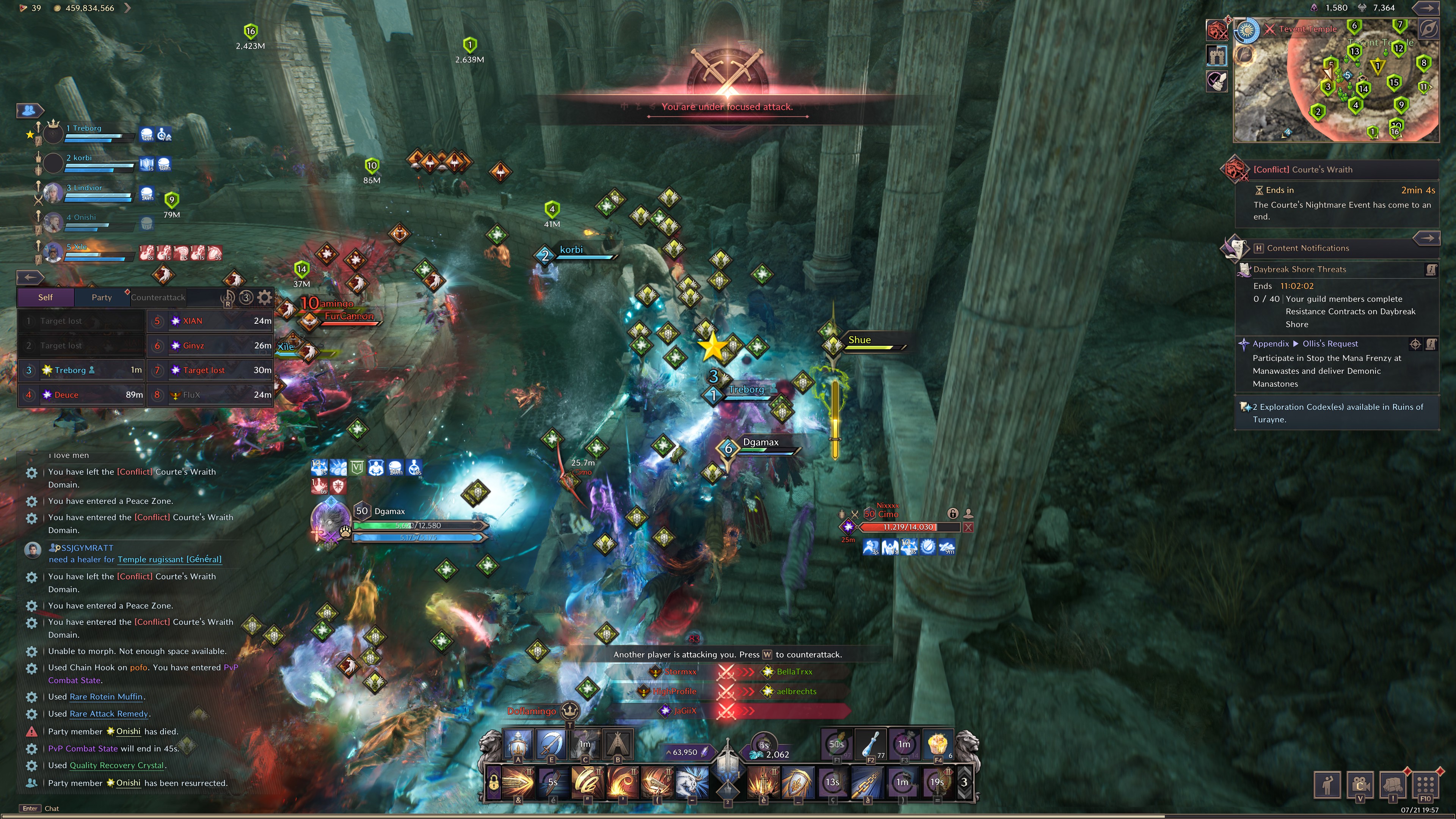Open the Temple rugissant chat link
The height and width of the screenshot is (819, 1456).
pos(169,560)
